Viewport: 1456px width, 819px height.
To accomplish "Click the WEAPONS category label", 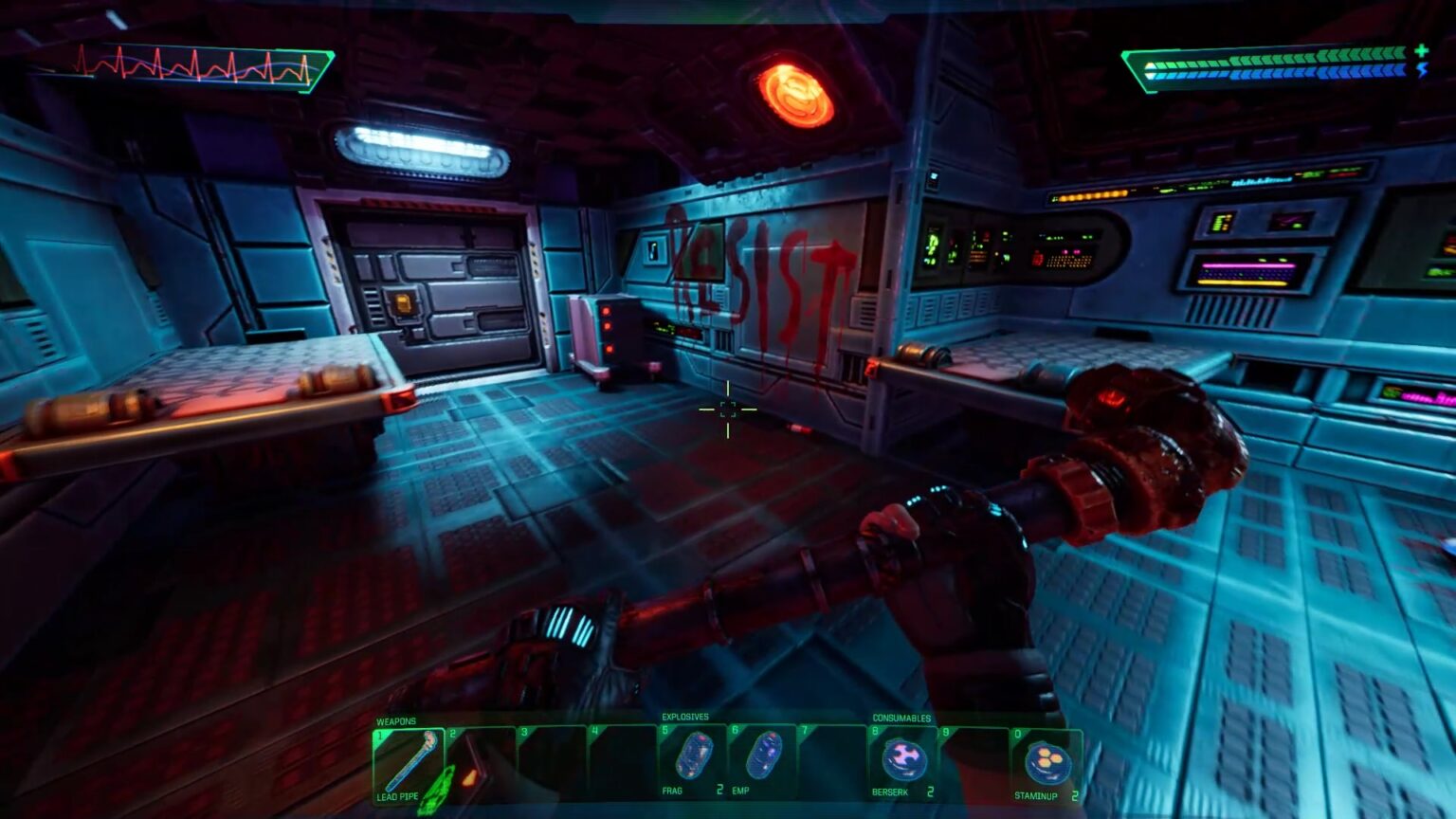I will point(393,720).
